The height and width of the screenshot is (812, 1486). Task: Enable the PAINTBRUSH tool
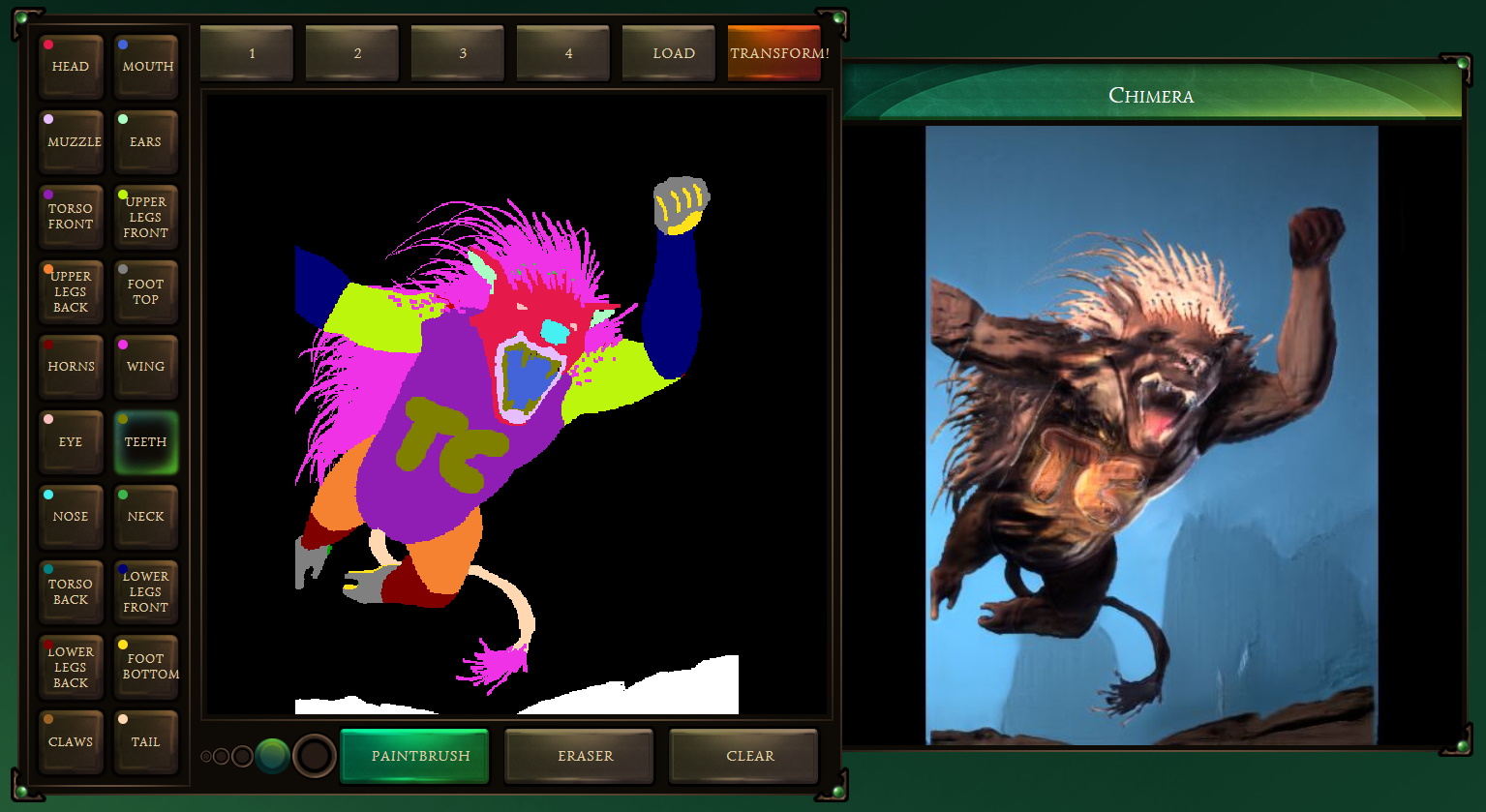tap(414, 756)
